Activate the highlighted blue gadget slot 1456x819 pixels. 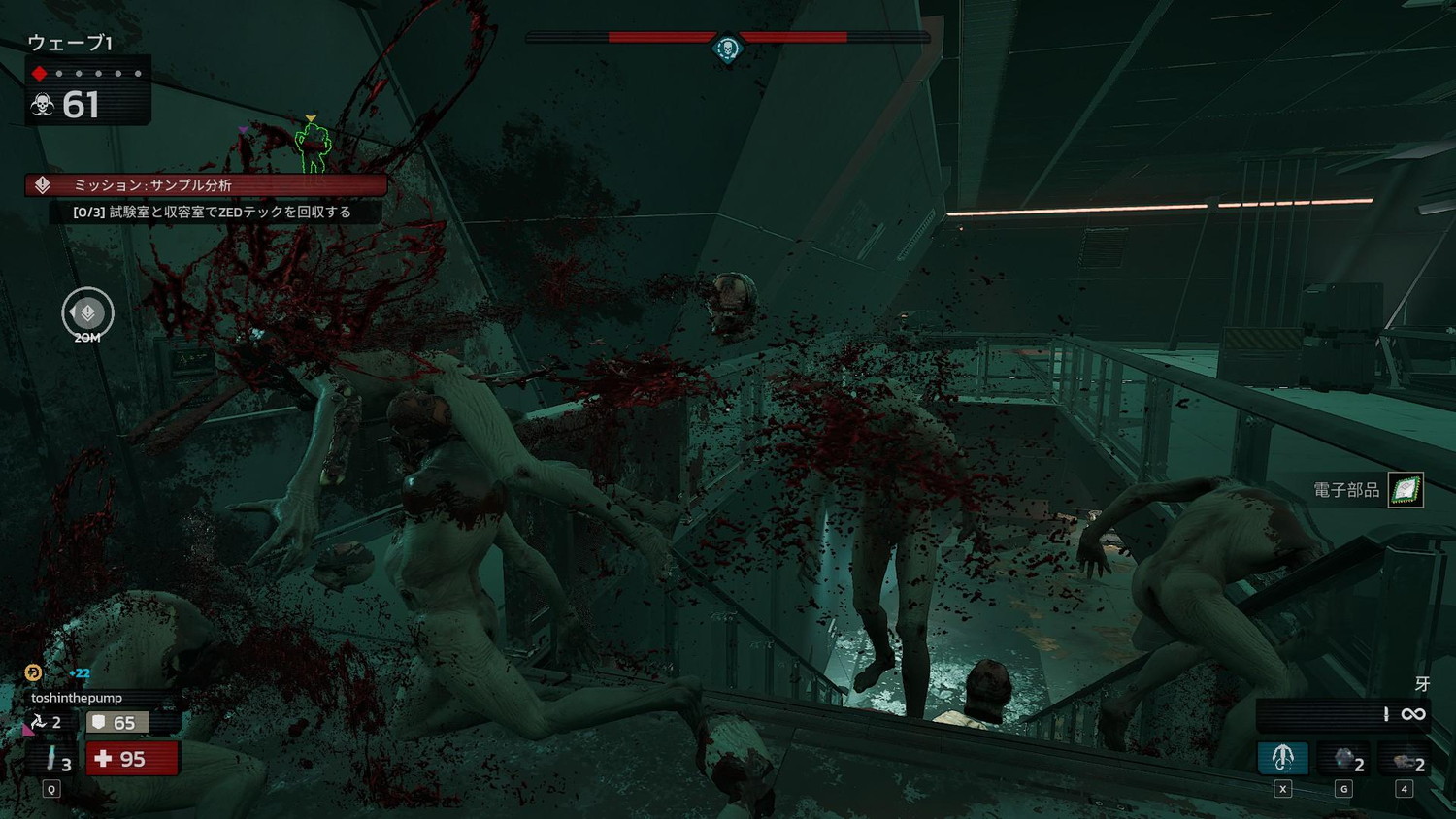pos(1282,758)
